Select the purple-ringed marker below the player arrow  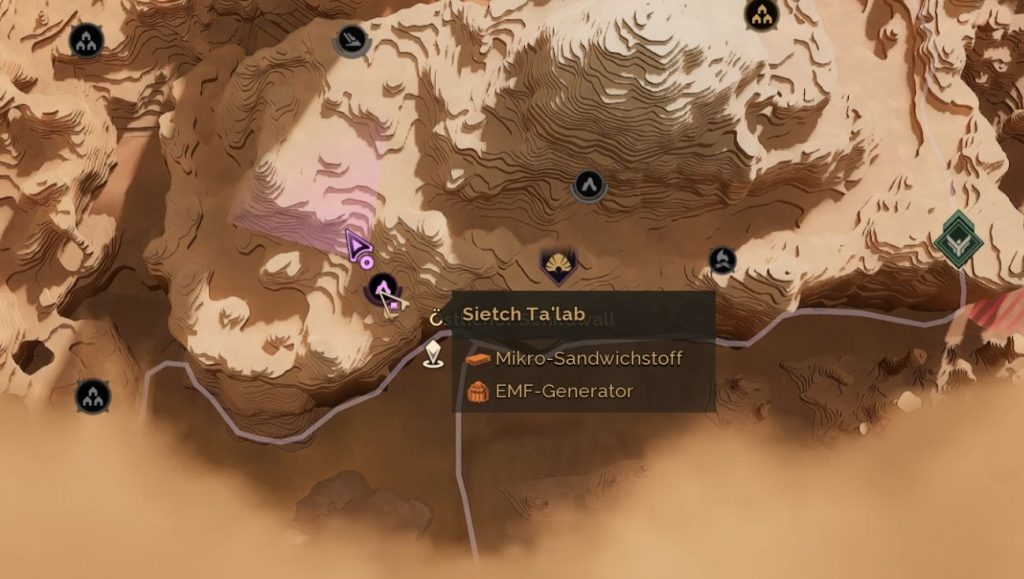click(382, 291)
